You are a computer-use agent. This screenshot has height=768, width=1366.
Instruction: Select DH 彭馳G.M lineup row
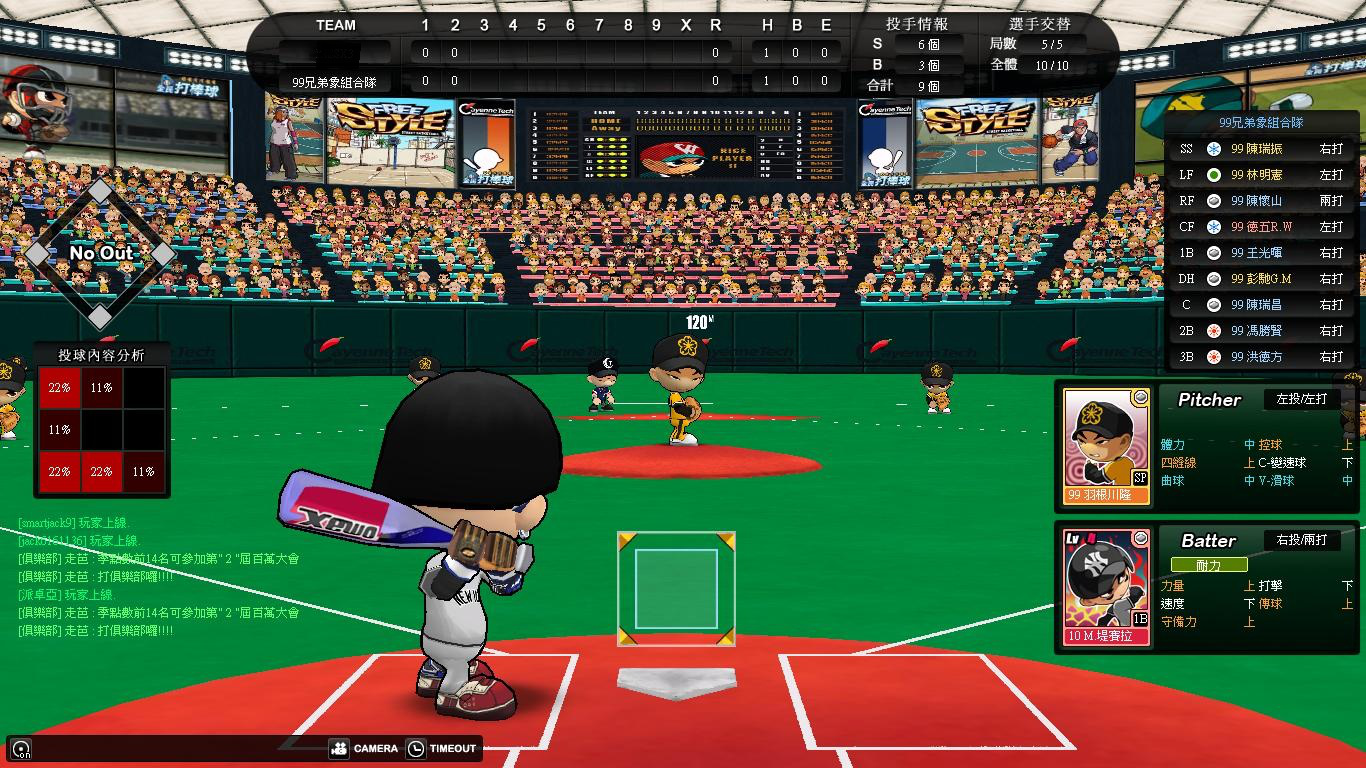(1264, 279)
